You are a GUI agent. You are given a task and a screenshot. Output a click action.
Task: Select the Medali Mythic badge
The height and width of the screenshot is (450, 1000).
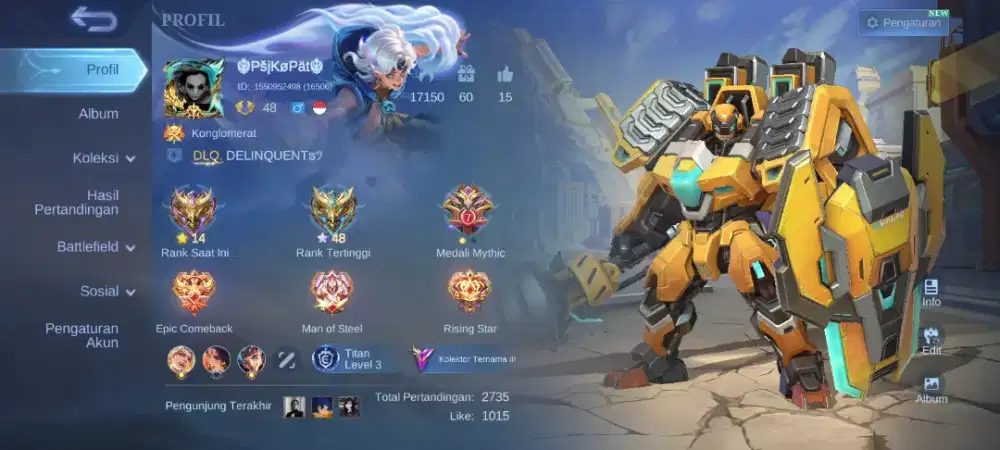click(468, 210)
